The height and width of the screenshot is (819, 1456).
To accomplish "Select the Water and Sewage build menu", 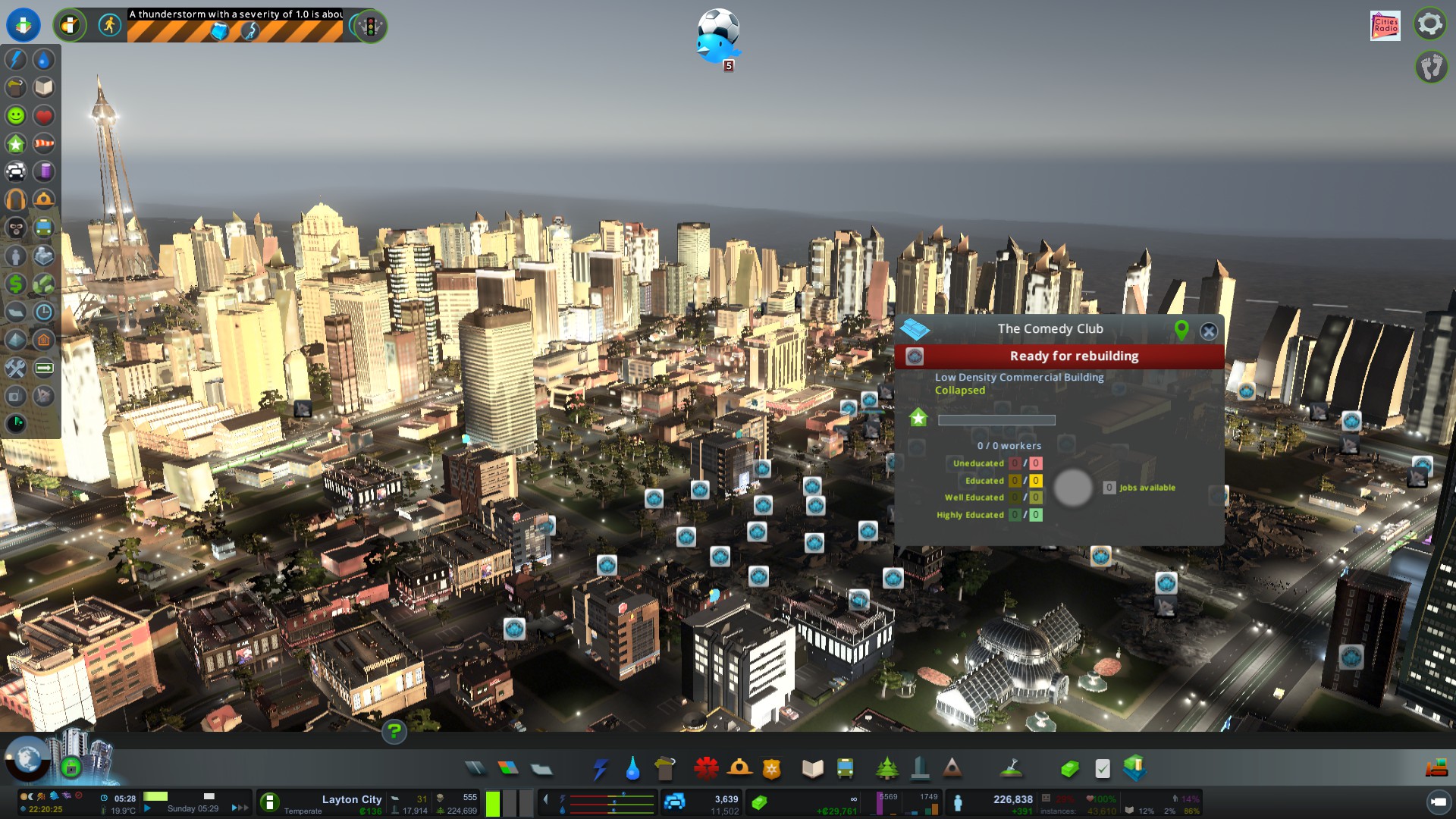I will [632, 769].
